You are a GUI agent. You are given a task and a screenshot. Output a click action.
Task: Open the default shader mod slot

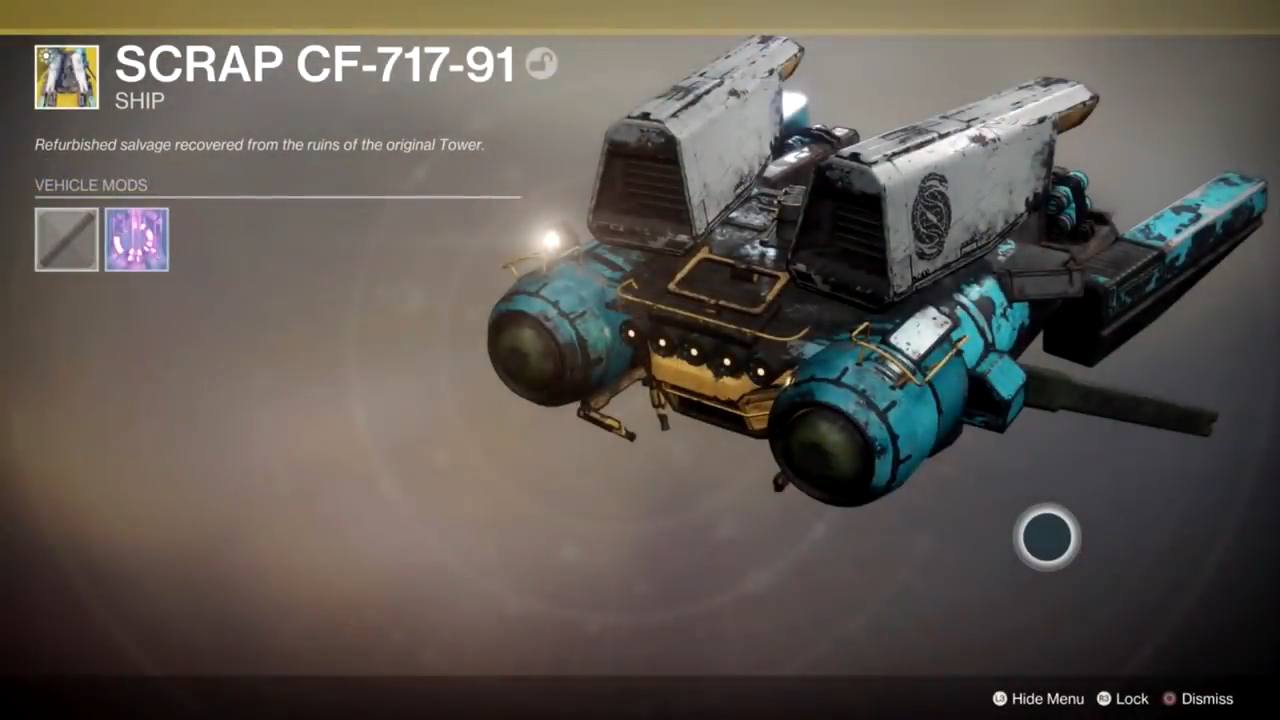[67, 240]
